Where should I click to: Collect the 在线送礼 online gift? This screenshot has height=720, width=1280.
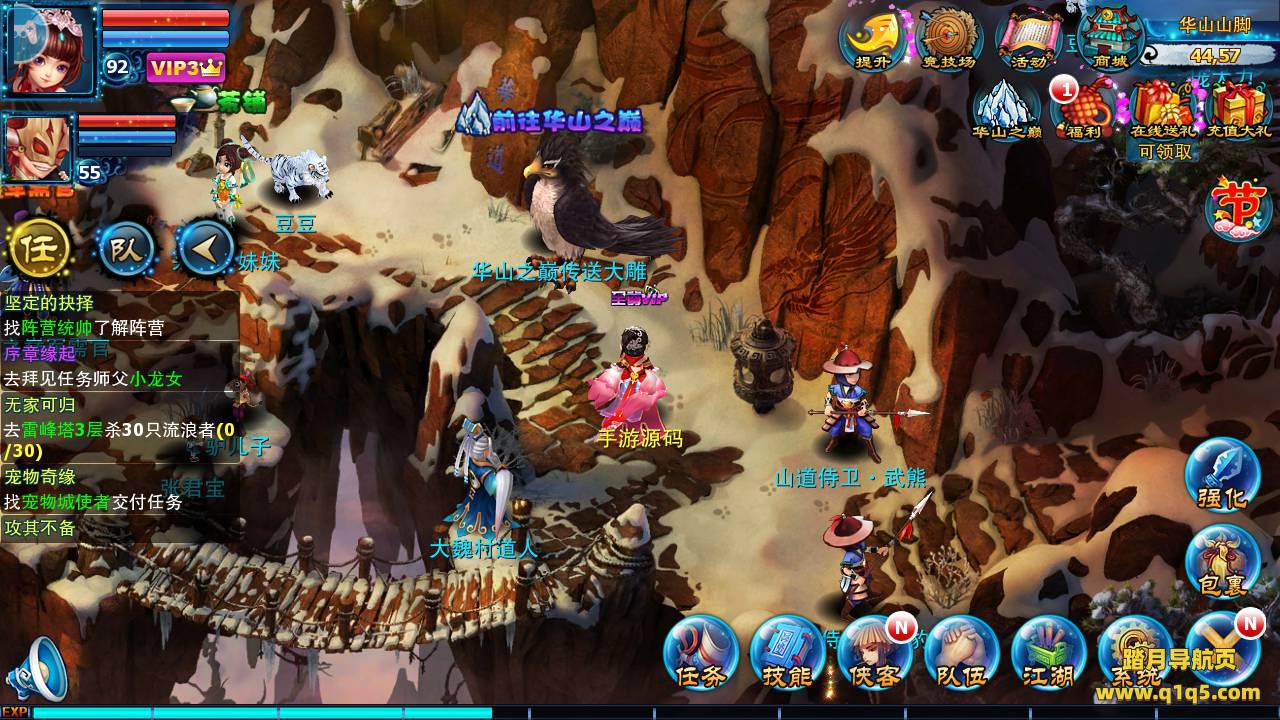pyautogui.click(x=1164, y=108)
